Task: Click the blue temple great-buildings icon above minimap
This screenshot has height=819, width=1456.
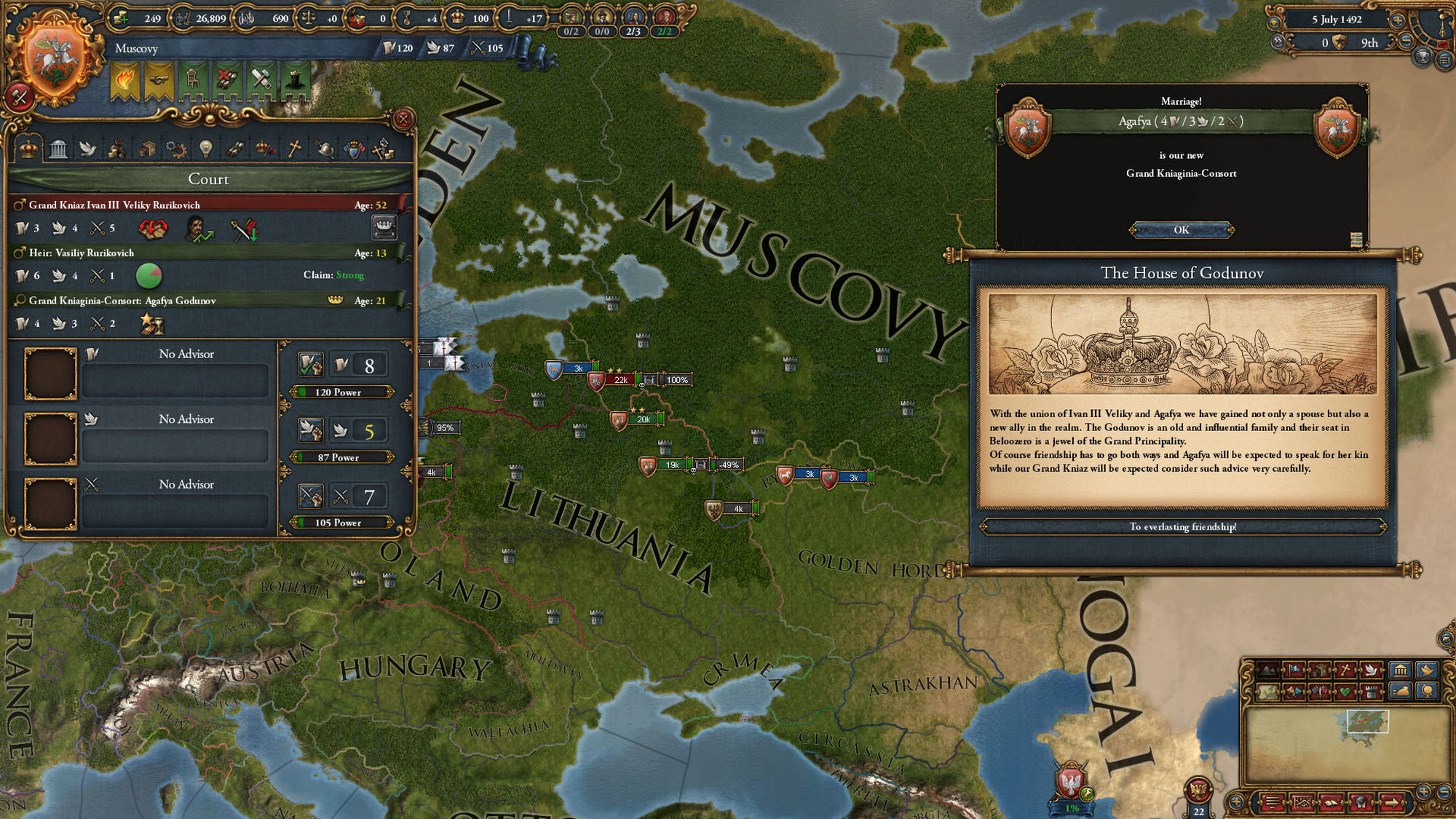Action: click(x=1401, y=670)
